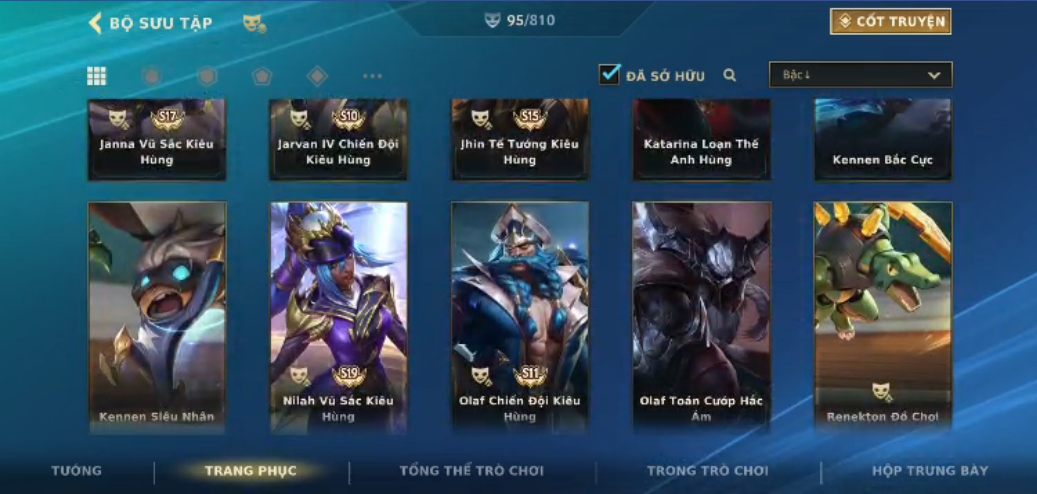Screen dimensions: 1037x494
Task: Click the masks icon beside the title
Action: pyautogui.click(x=254, y=23)
